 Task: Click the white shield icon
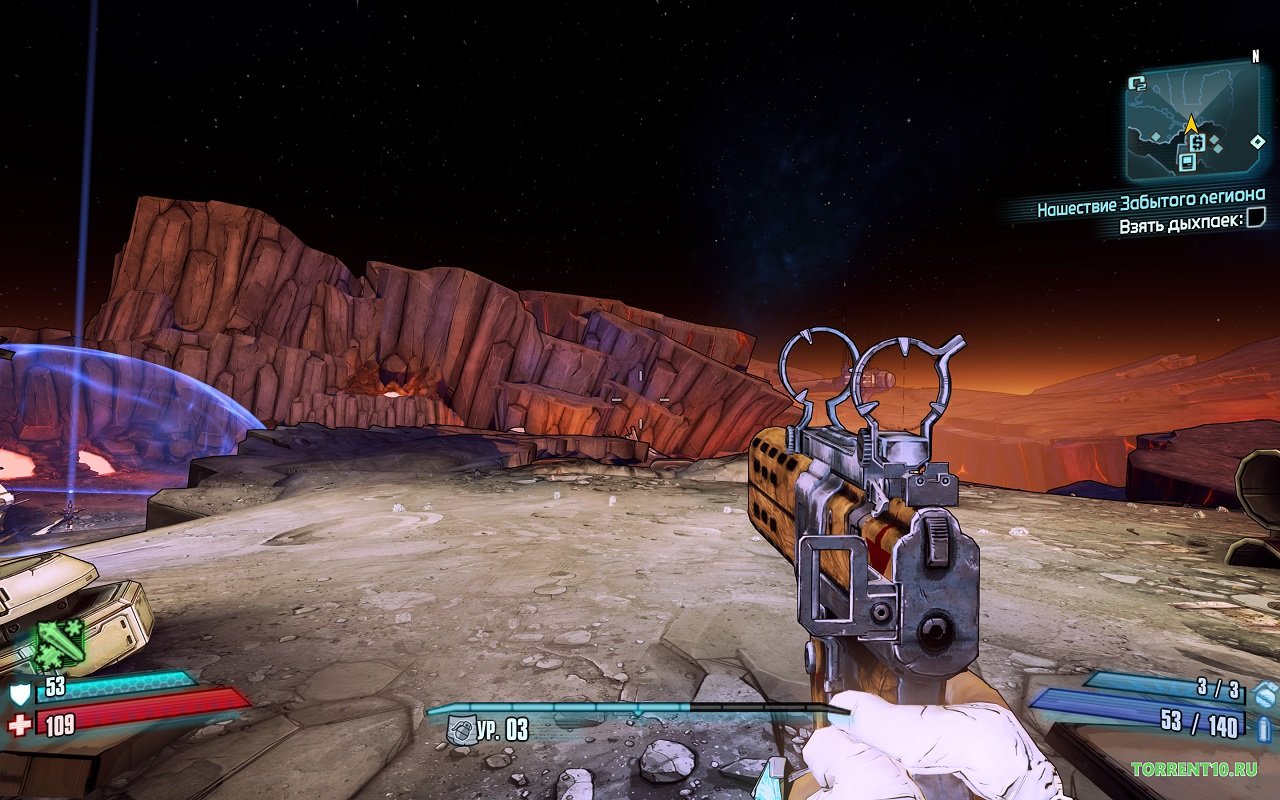coord(20,693)
